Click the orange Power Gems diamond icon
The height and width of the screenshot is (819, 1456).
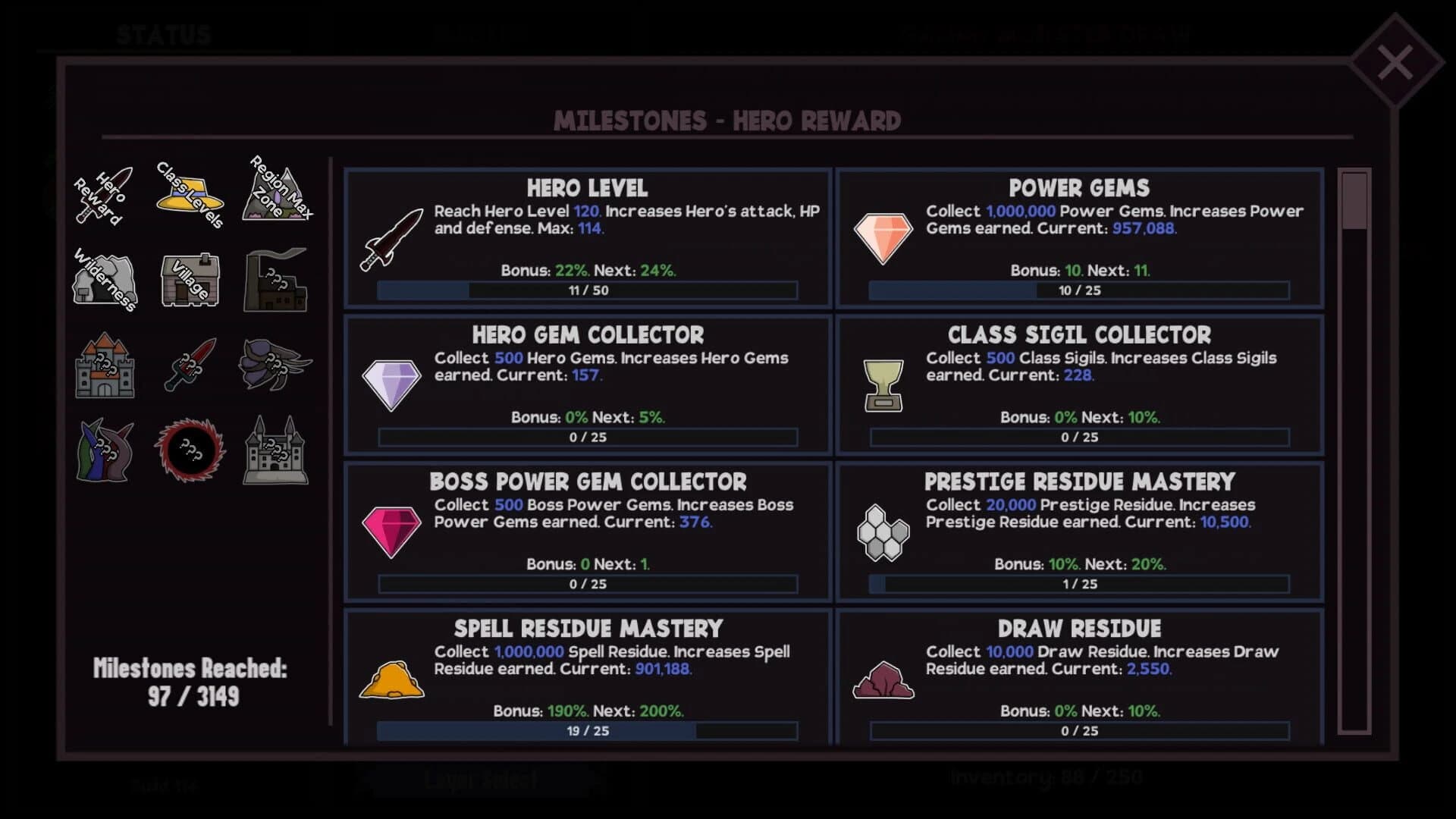click(x=884, y=237)
